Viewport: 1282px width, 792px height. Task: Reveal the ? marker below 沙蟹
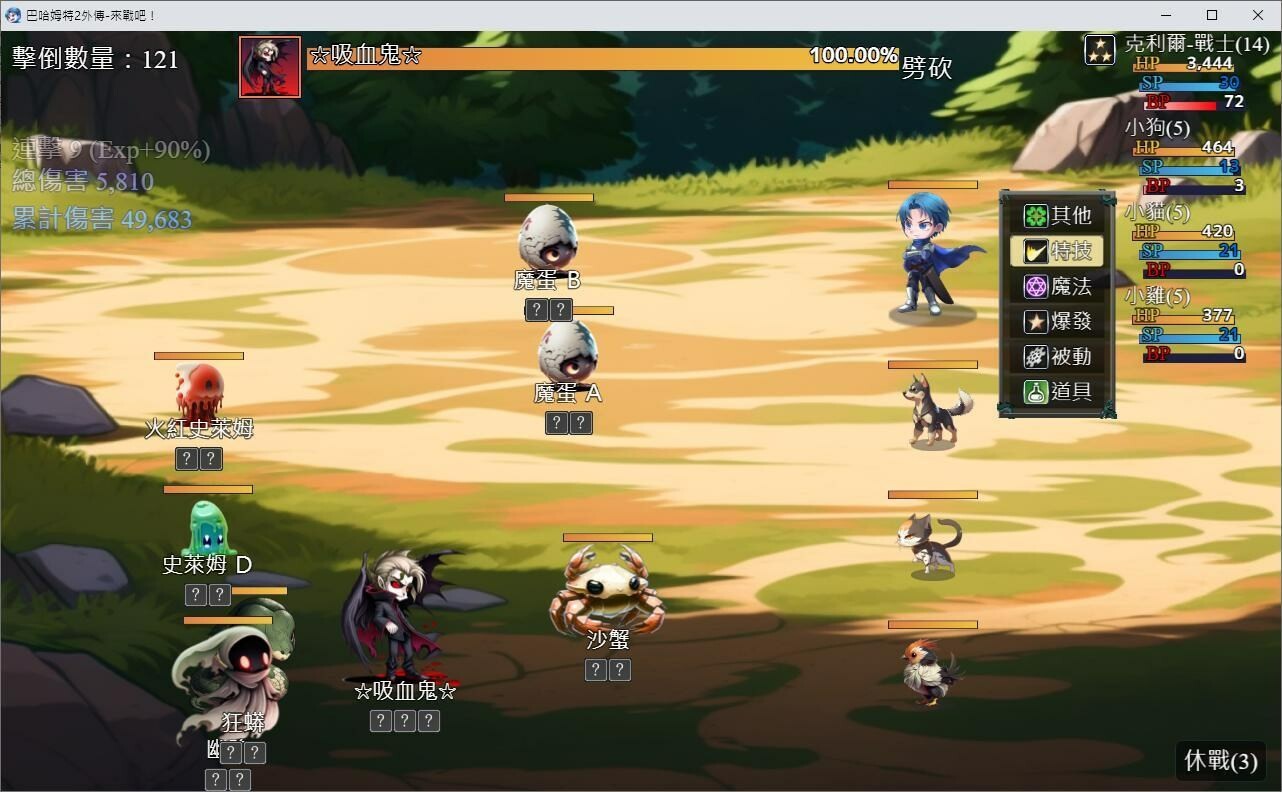pos(596,670)
